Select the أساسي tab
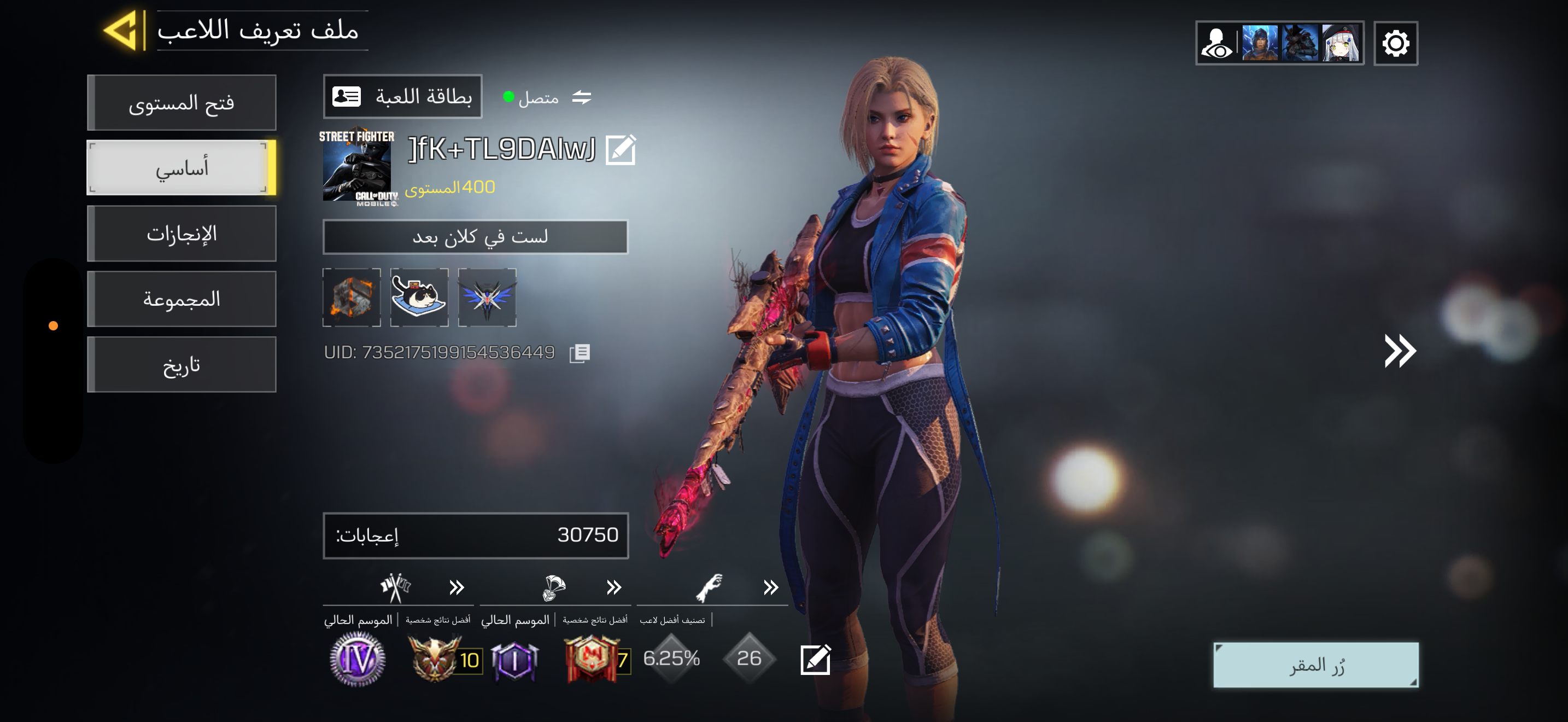 tap(182, 168)
